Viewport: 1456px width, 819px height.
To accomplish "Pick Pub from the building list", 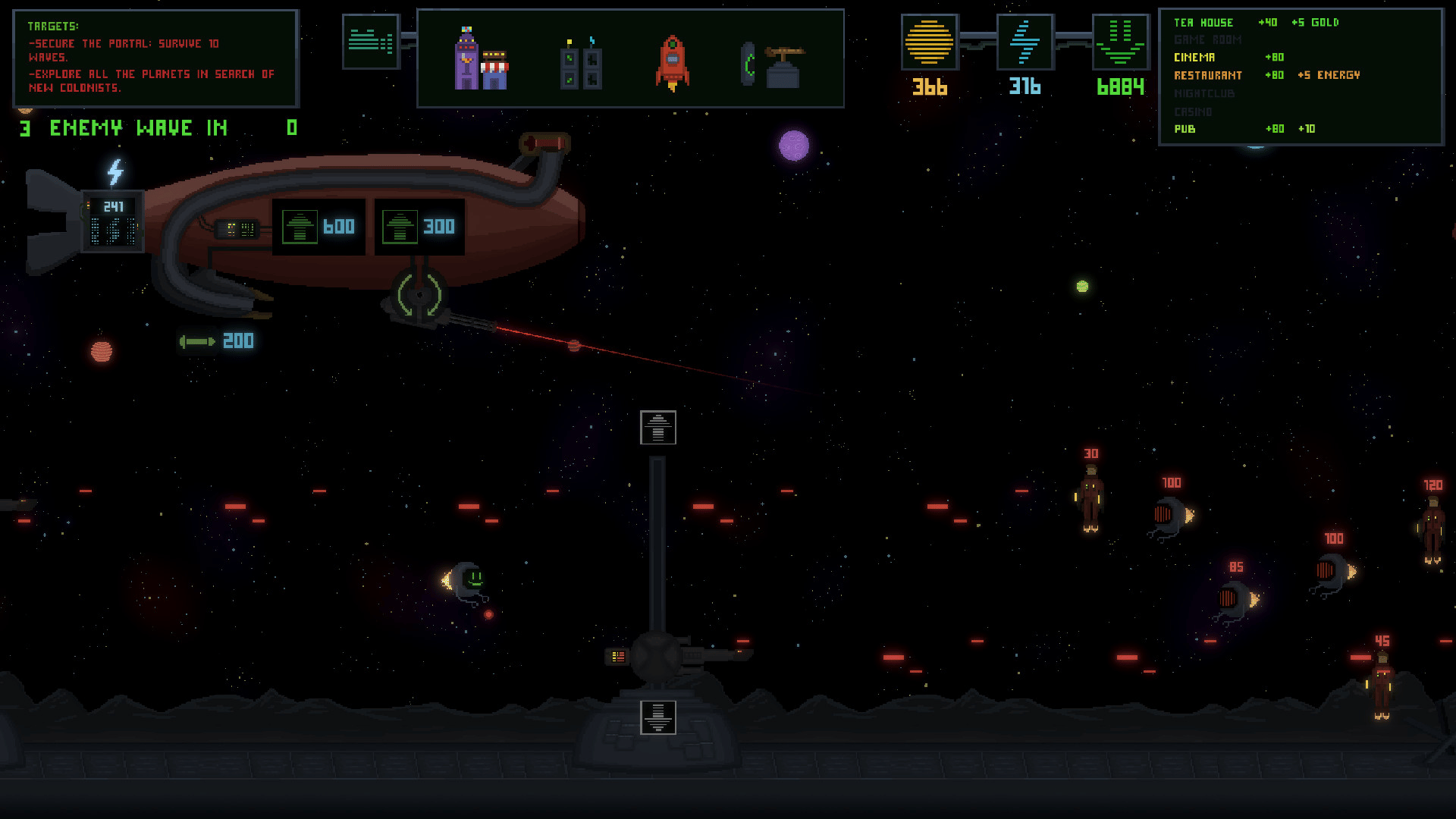I will 1185,129.
